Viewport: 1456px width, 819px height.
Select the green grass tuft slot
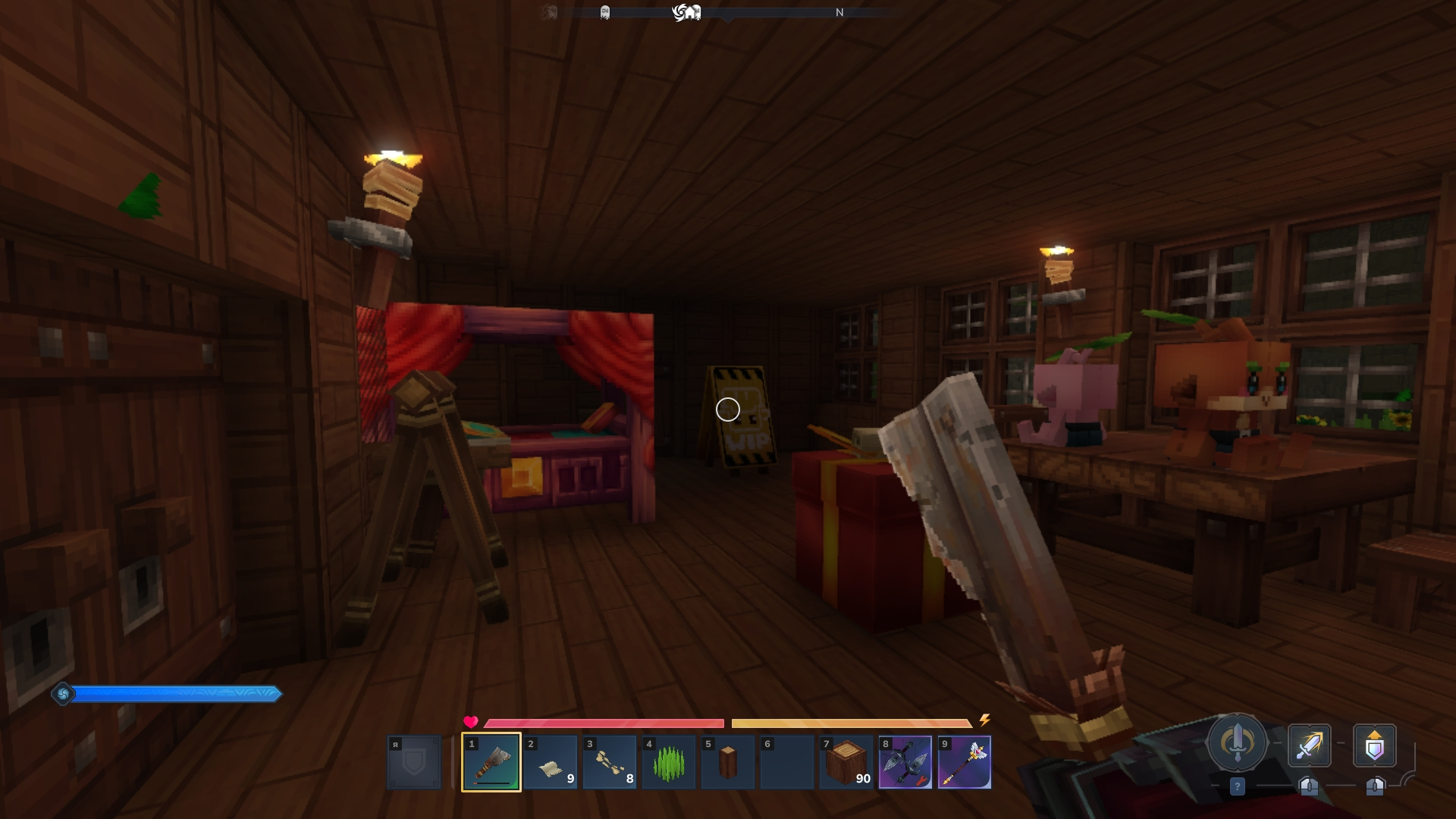point(668,762)
